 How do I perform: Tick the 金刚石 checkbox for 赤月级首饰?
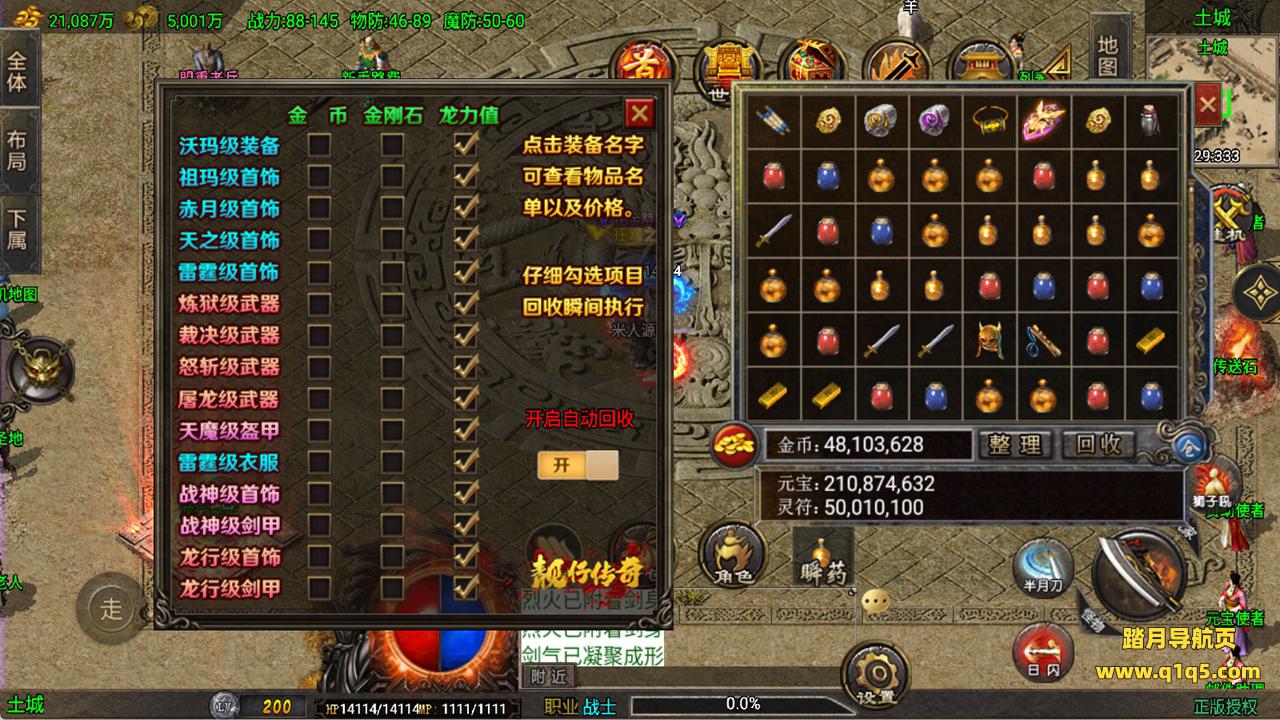[392, 208]
